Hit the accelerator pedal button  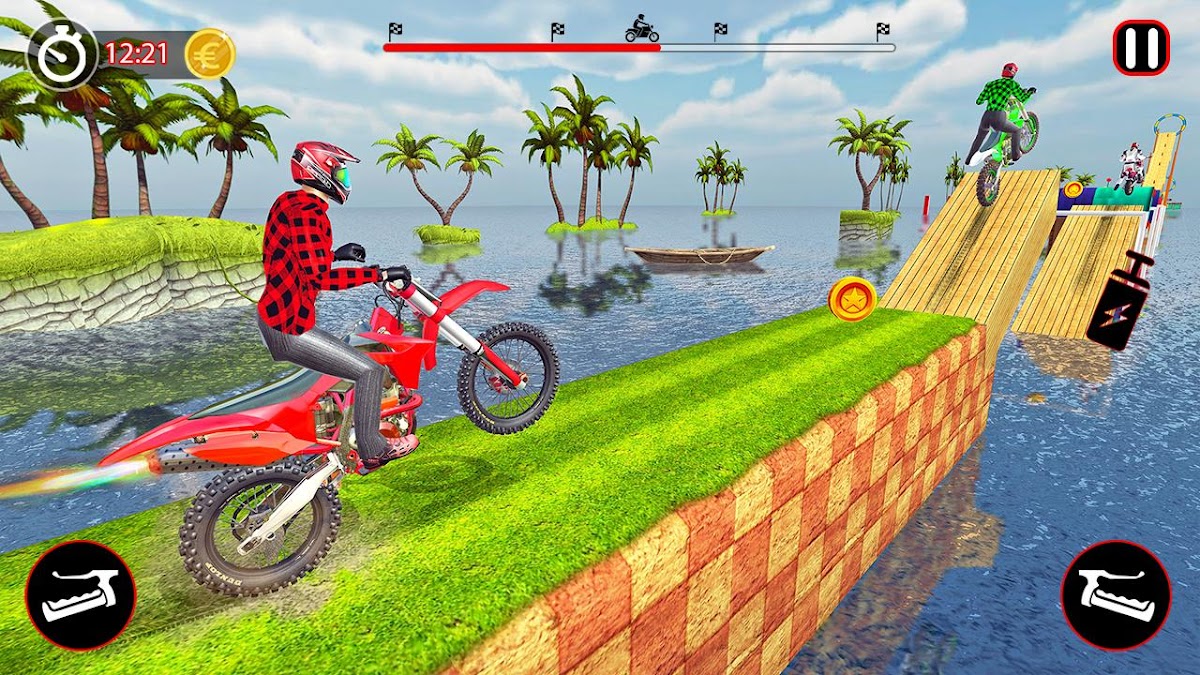pos(1115,596)
